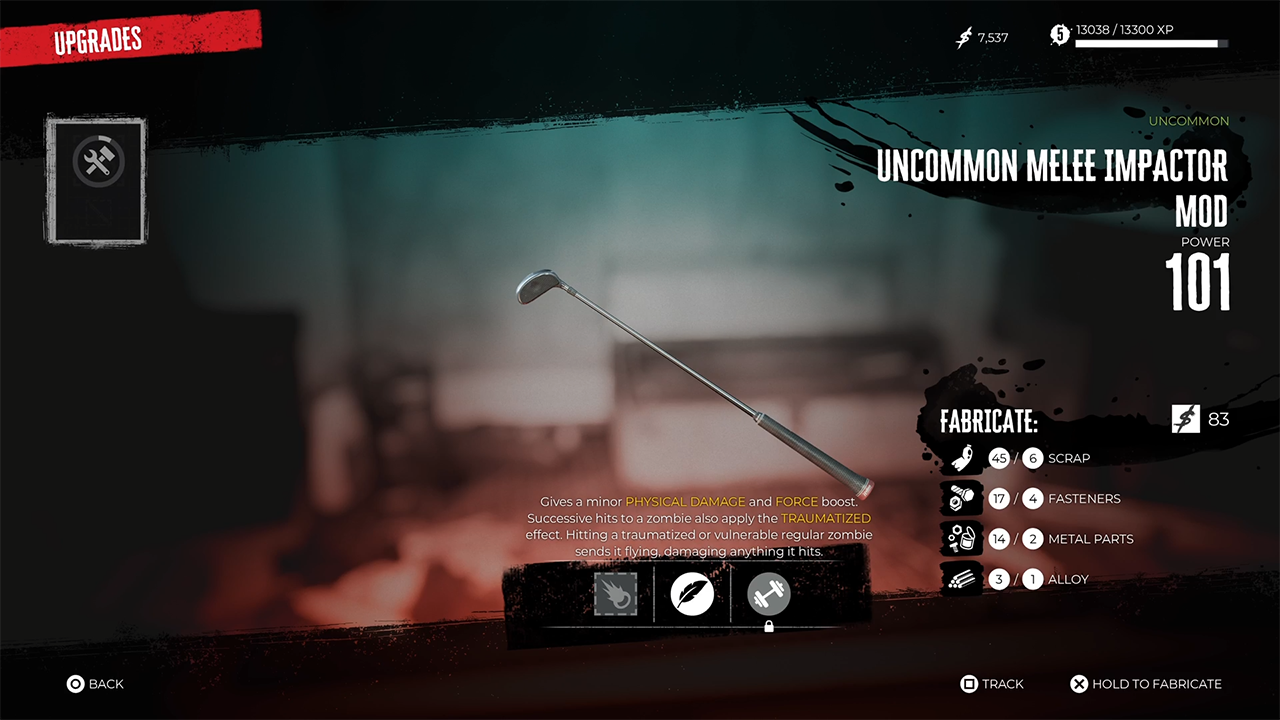Choose the meteor impact perk icon
1280x720 pixels.
click(615, 594)
